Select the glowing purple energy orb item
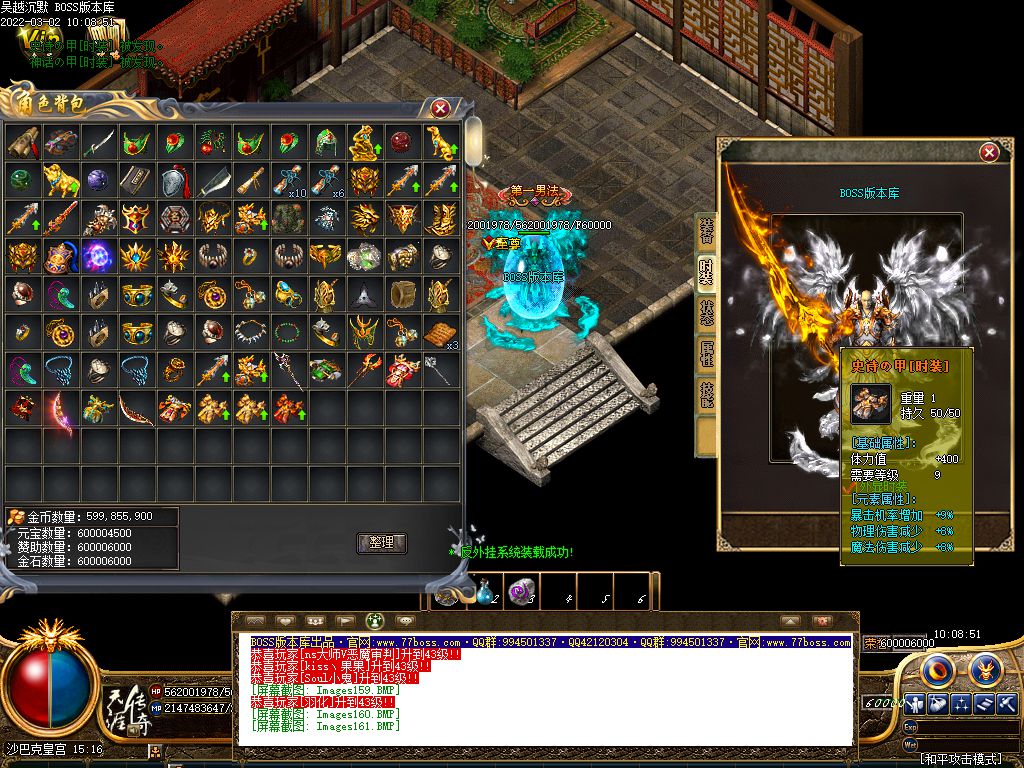This screenshot has width=1024, height=768. pyautogui.click(x=99, y=255)
